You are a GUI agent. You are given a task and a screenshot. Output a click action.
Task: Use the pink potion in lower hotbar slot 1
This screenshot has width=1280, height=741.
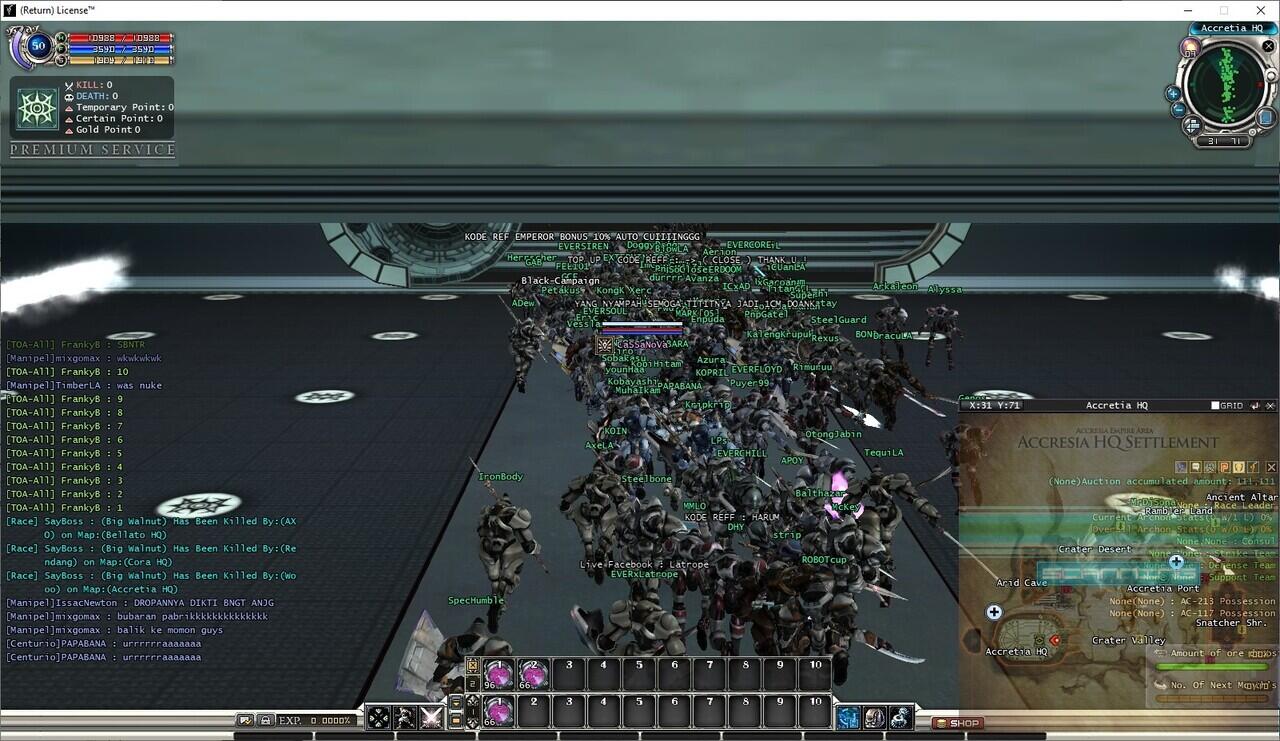tap(499, 710)
